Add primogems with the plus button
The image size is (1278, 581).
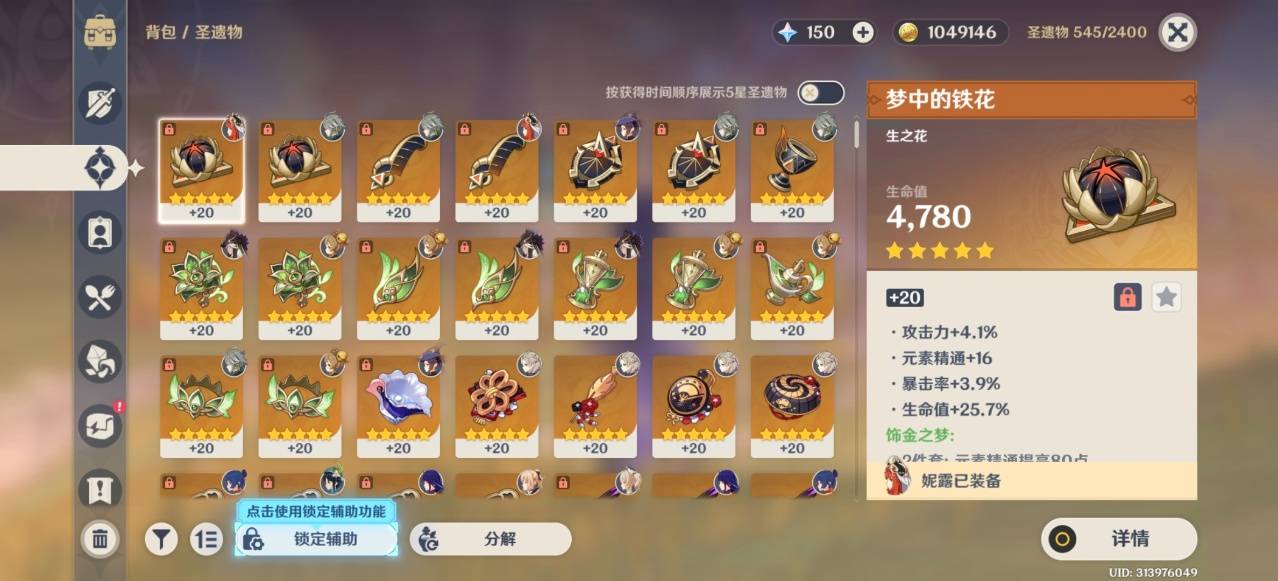pos(863,32)
